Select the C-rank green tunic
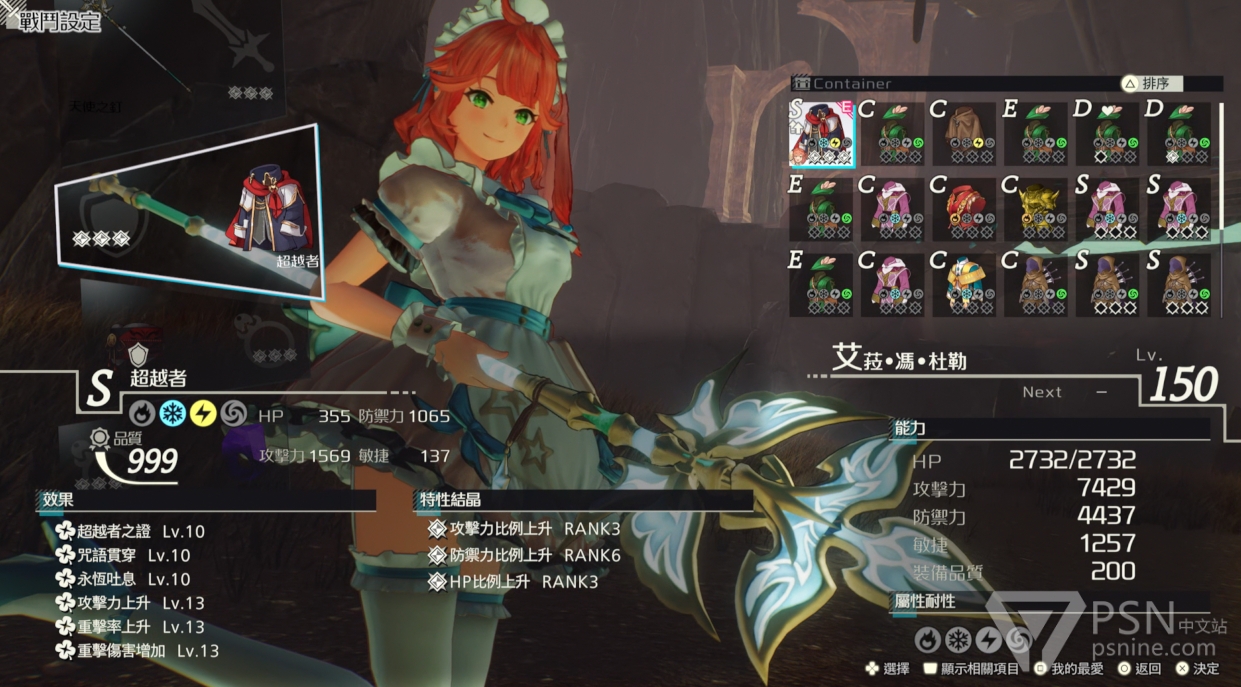 click(893, 133)
